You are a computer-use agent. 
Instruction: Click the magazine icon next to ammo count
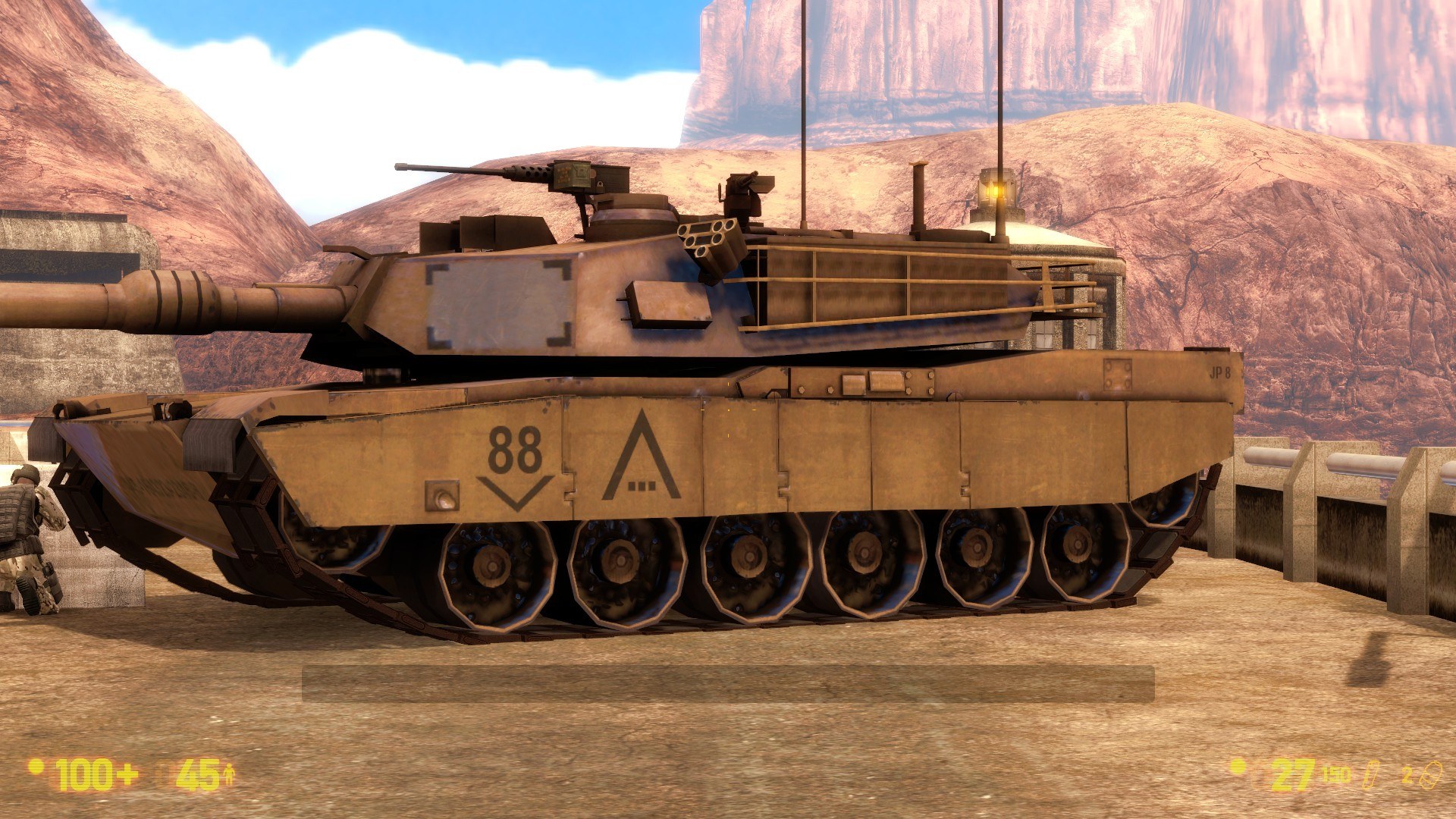[x=1371, y=775]
